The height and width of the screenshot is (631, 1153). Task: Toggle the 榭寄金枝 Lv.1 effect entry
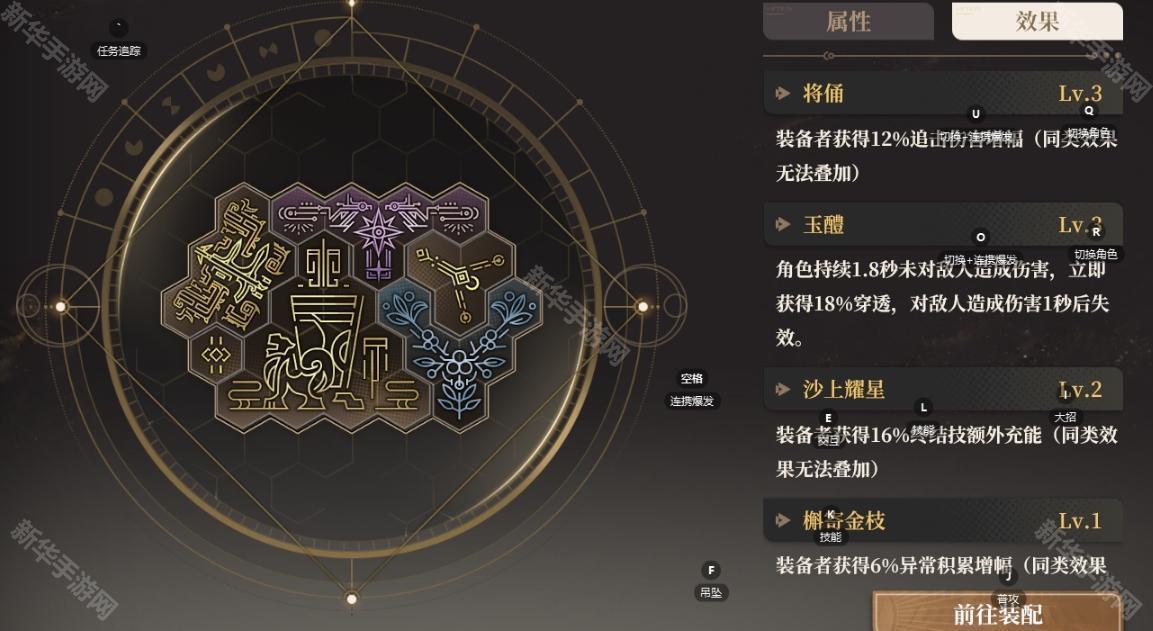pos(942,521)
